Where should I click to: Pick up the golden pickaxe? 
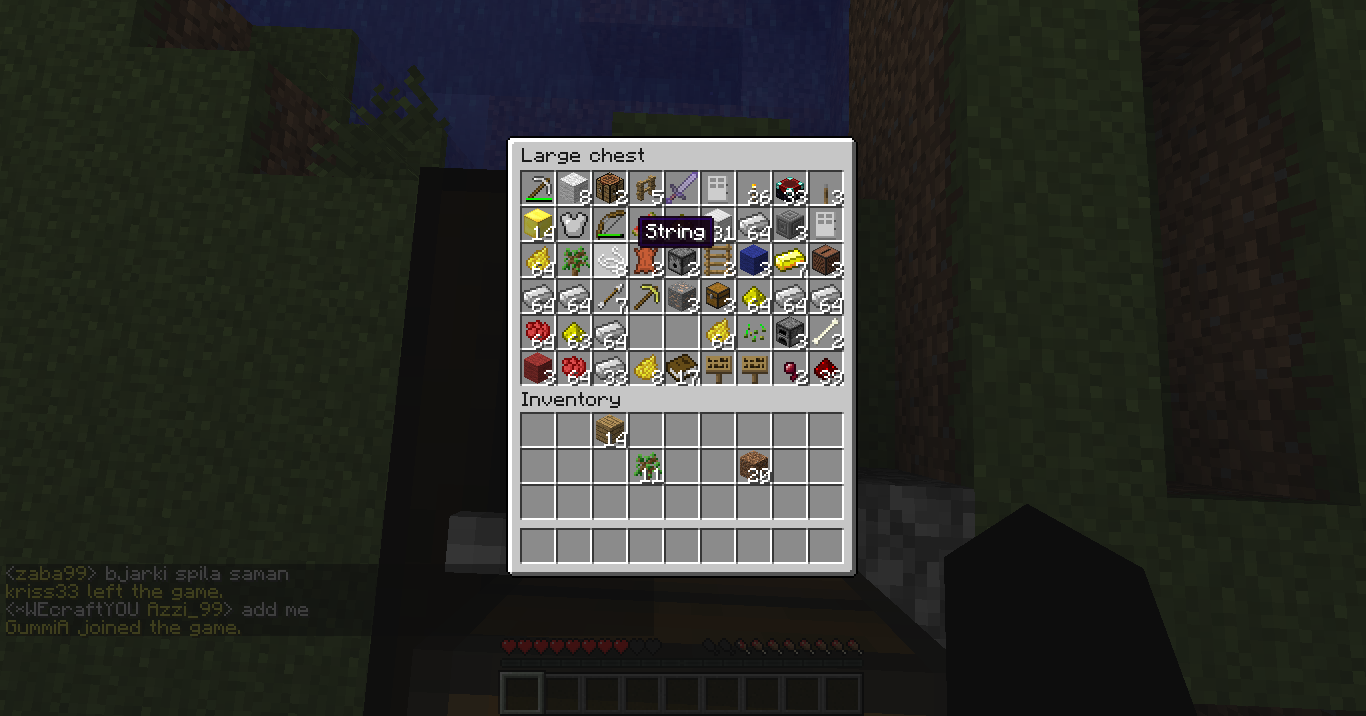(646, 297)
